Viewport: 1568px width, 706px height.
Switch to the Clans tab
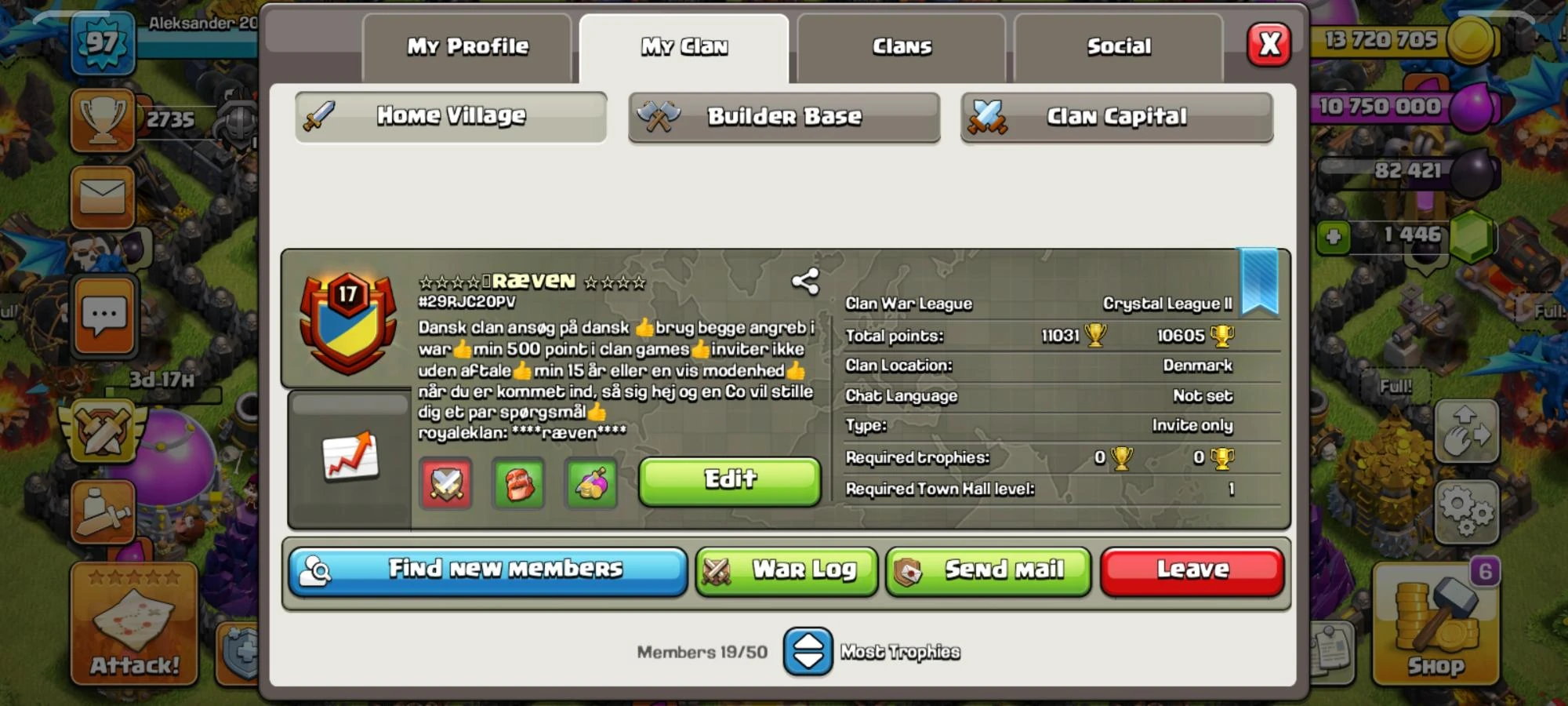pos(900,45)
